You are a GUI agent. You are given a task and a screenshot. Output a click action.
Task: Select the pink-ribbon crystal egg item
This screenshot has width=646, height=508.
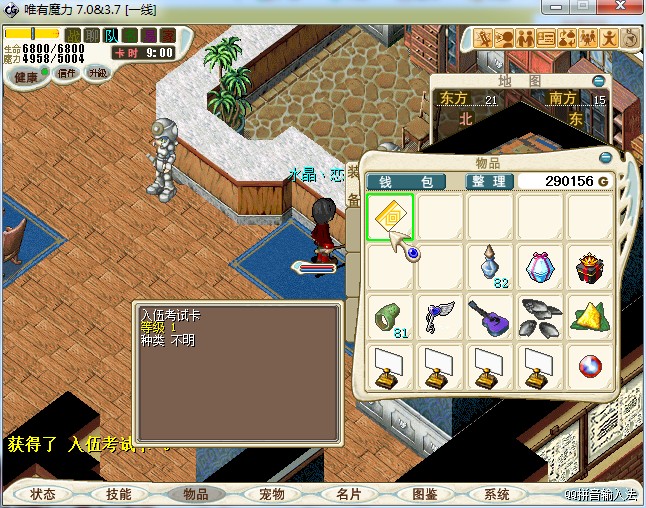coord(540,267)
